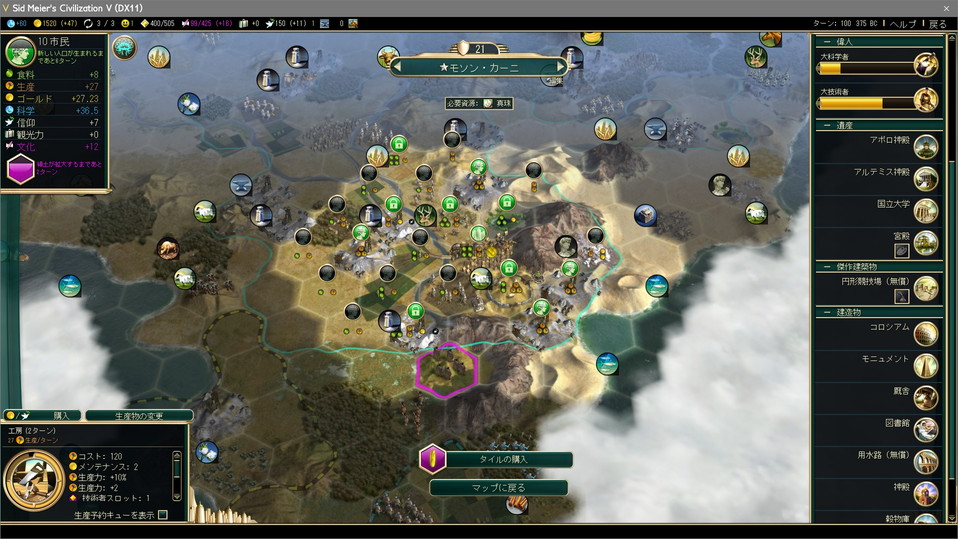Click タイルの購入 to buy a tile
958x539 pixels.
(504, 459)
